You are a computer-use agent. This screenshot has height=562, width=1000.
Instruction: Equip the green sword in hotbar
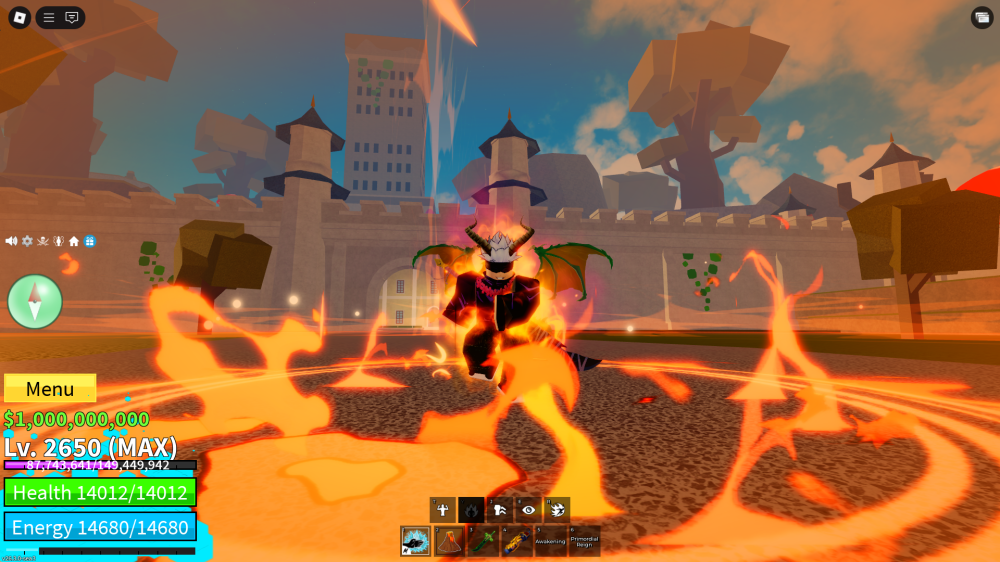click(483, 541)
